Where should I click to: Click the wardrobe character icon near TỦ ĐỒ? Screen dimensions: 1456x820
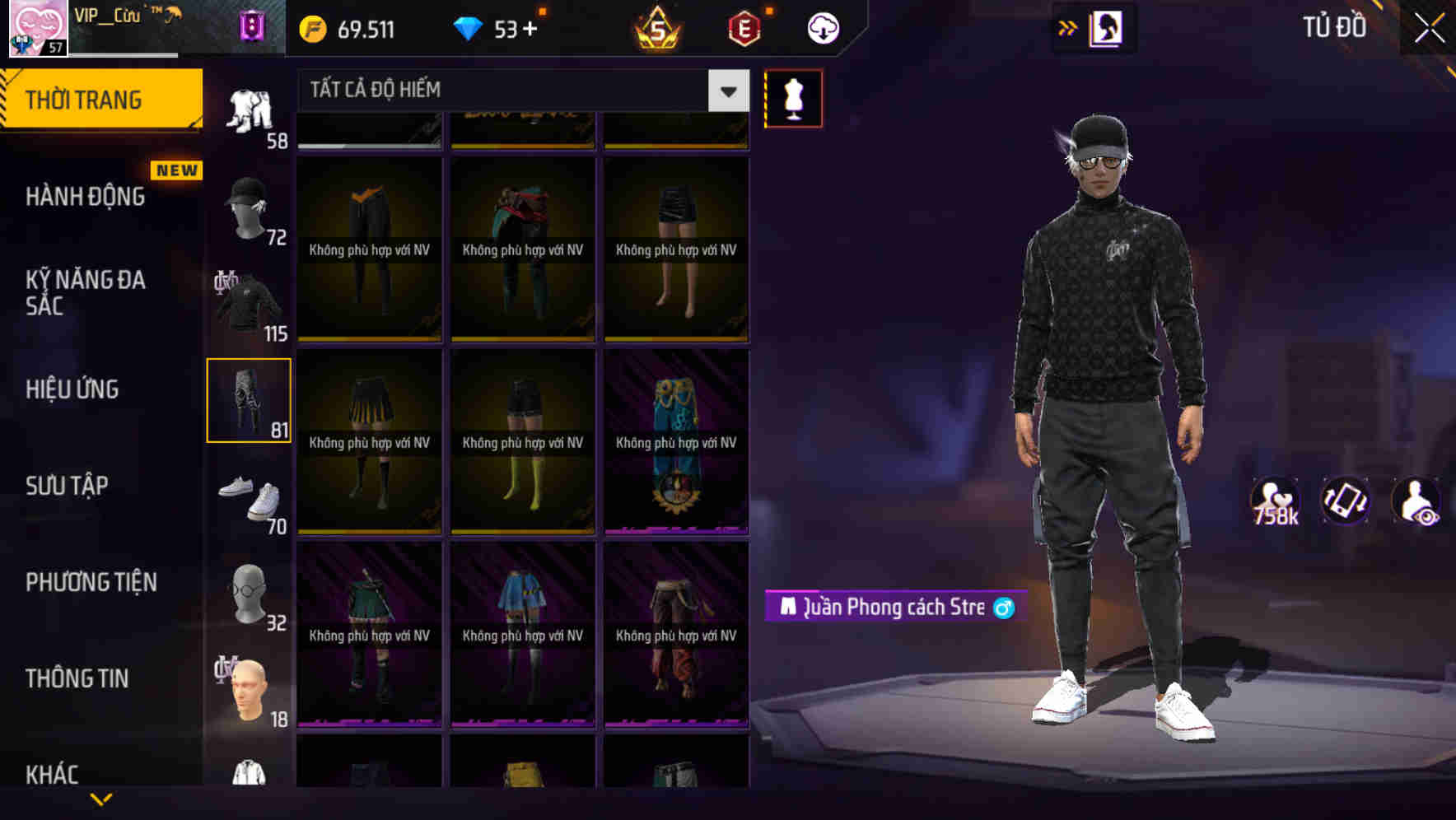(1107, 26)
